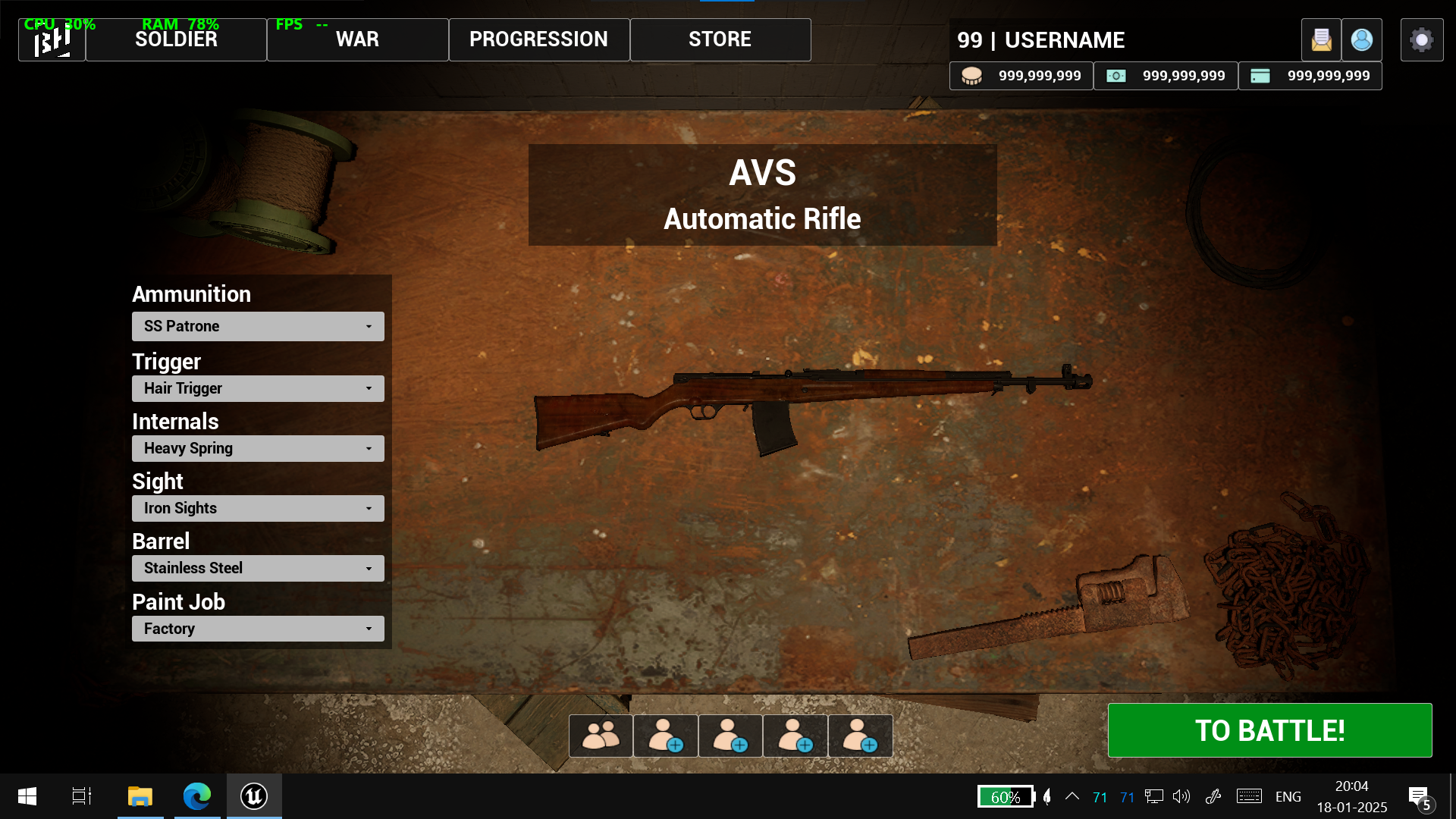
Task: Open the gear settings button
Action: [x=1421, y=39]
